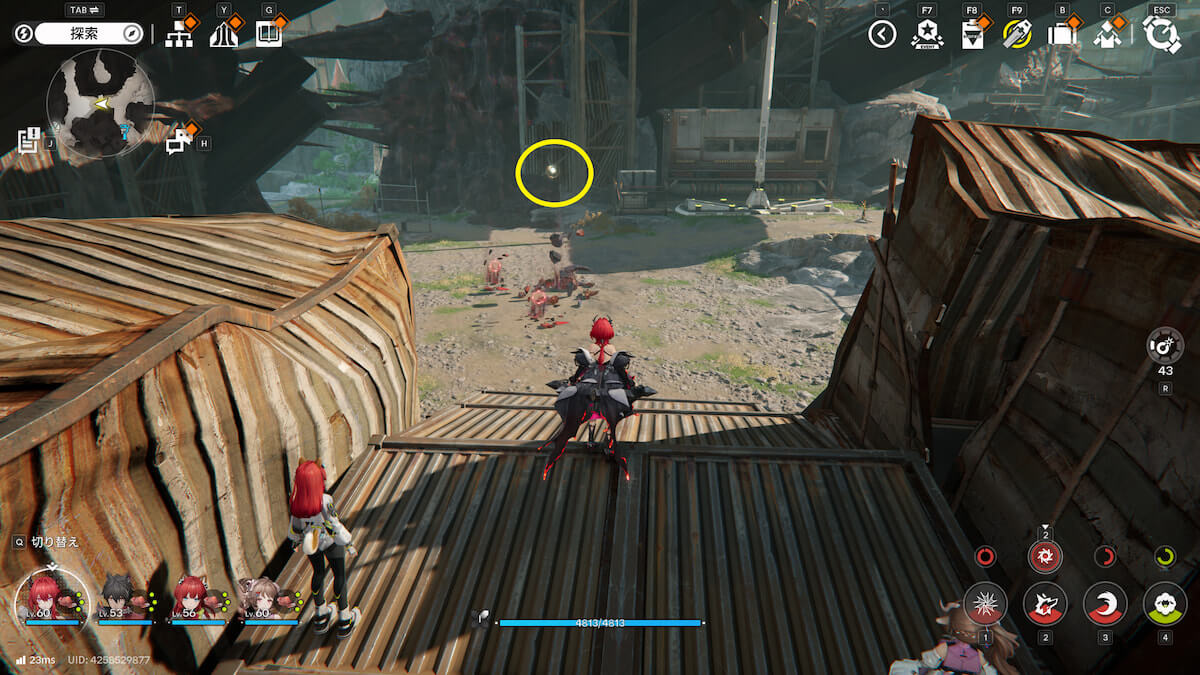Open the Event star badge menu
Image resolution: width=1200 pixels, height=675 pixels.
pos(927,35)
